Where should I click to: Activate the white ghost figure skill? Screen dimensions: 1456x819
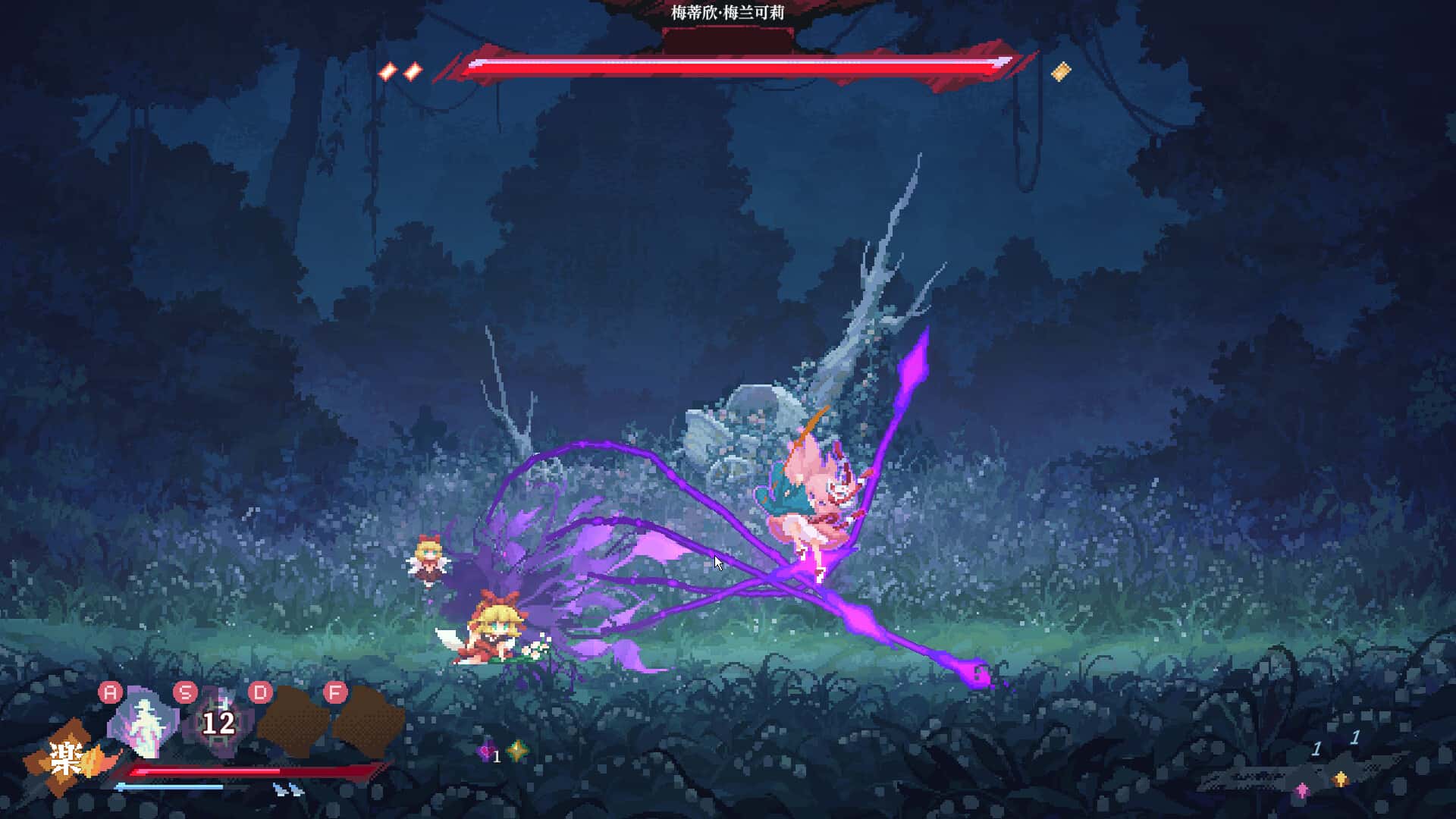(x=143, y=724)
